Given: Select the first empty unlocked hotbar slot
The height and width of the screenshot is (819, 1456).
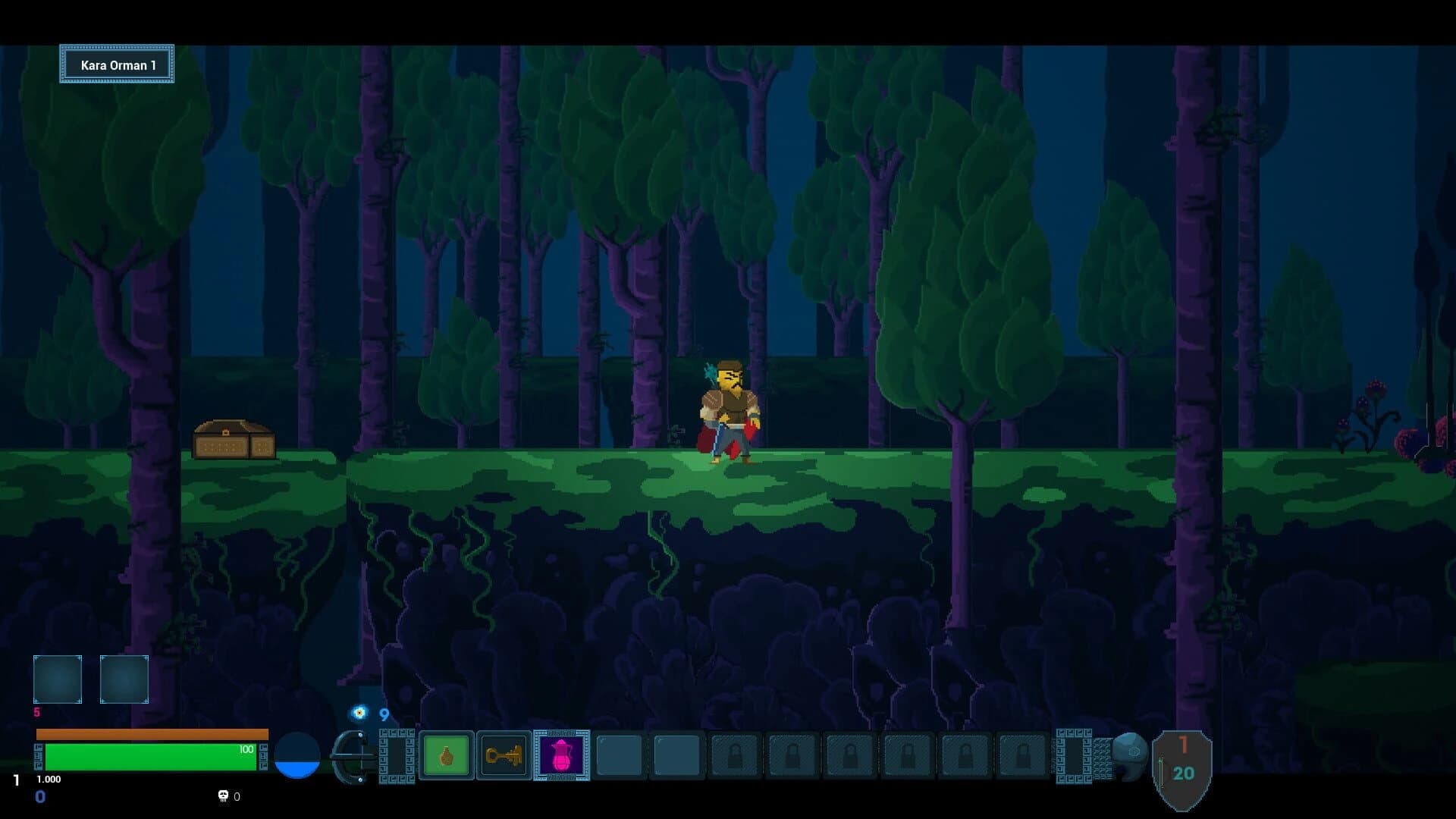Looking at the screenshot, I should [x=618, y=755].
